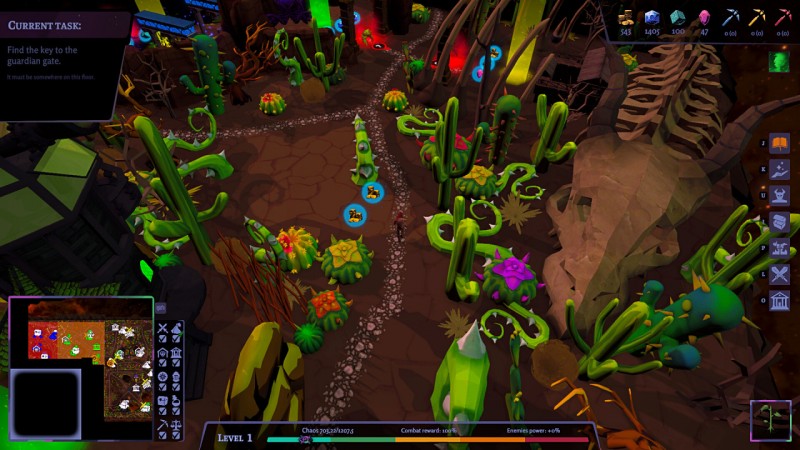Screen dimensions: 800x450
Task: Click the plant thumbnail in the corner
Action: coord(773,421)
